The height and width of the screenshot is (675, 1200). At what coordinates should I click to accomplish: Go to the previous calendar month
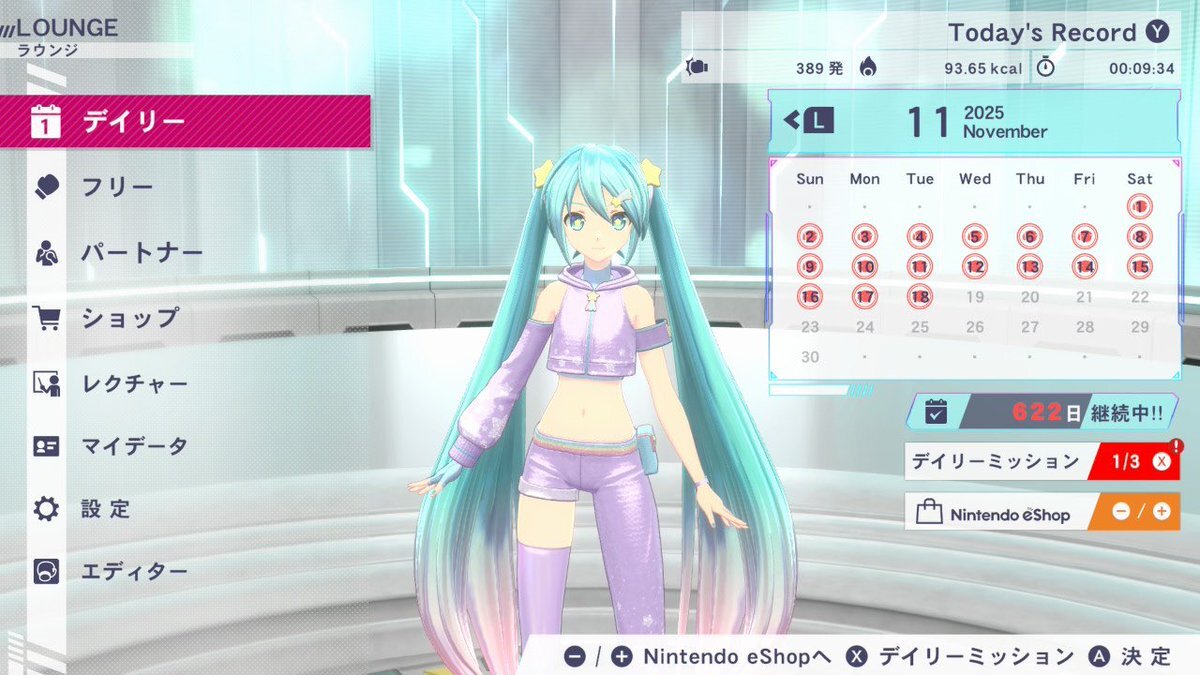point(808,121)
